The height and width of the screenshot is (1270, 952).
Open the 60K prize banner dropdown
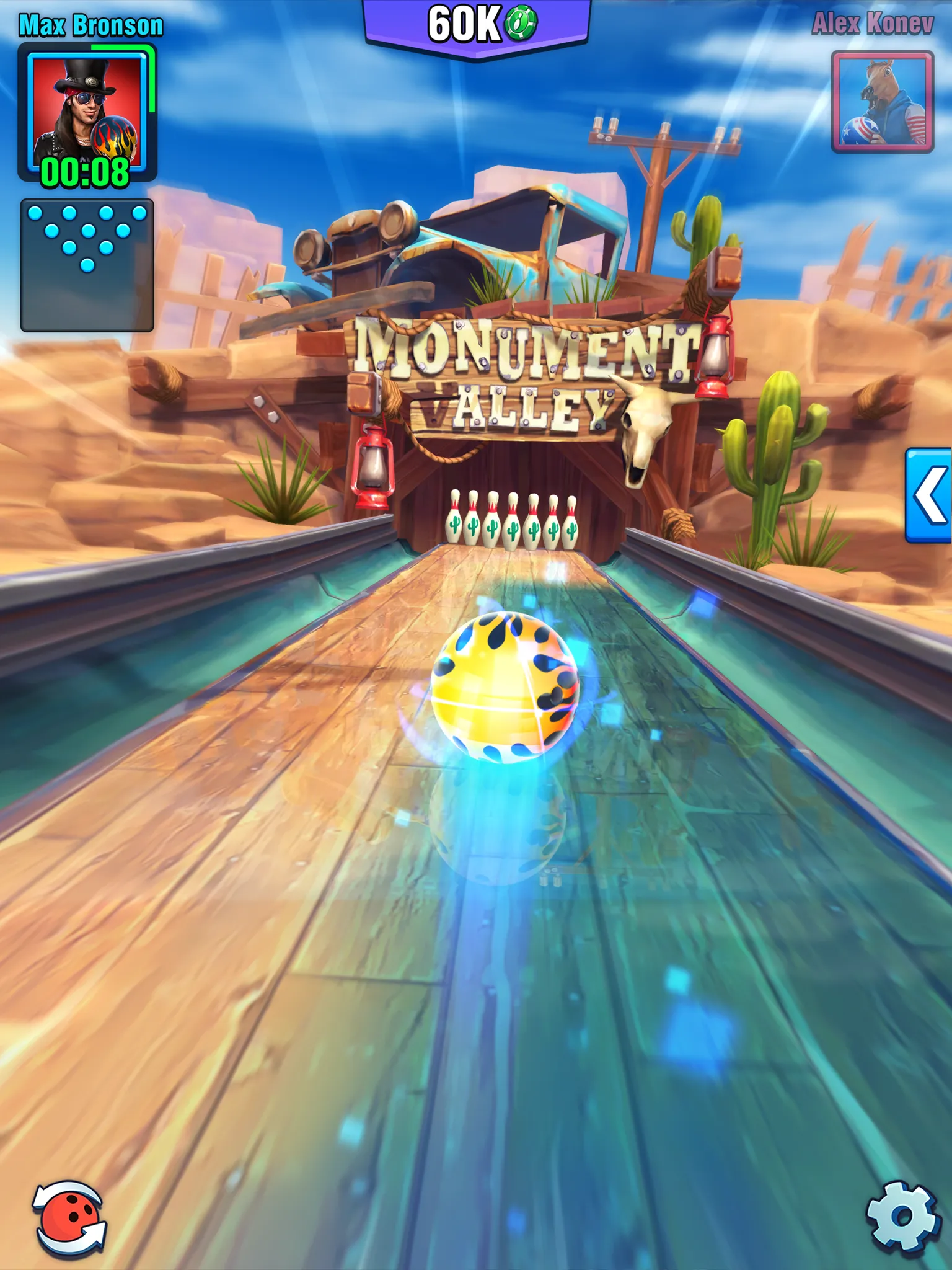[x=476, y=20]
